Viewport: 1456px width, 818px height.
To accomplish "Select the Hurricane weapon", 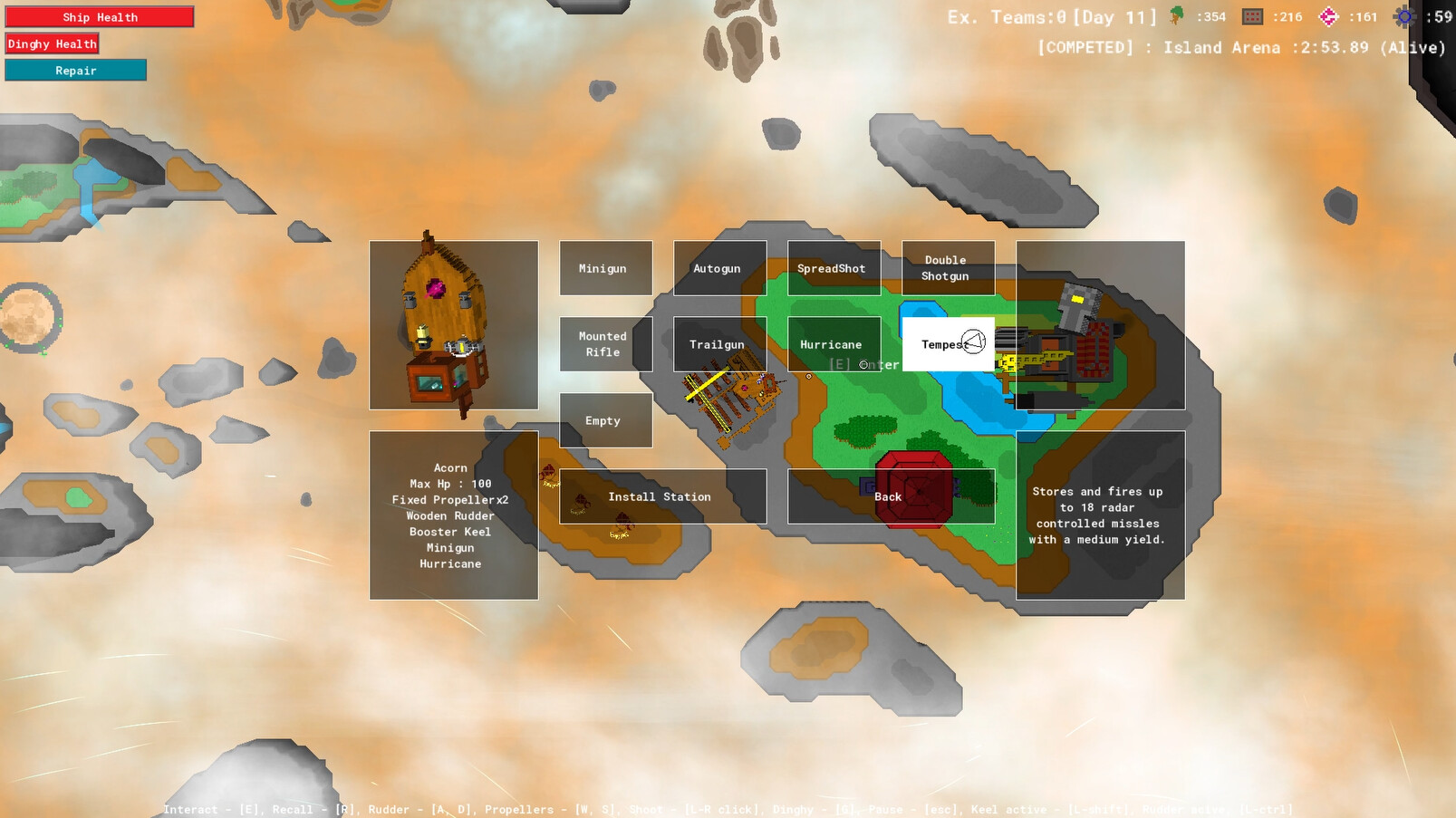I will pyautogui.click(x=832, y=344).
